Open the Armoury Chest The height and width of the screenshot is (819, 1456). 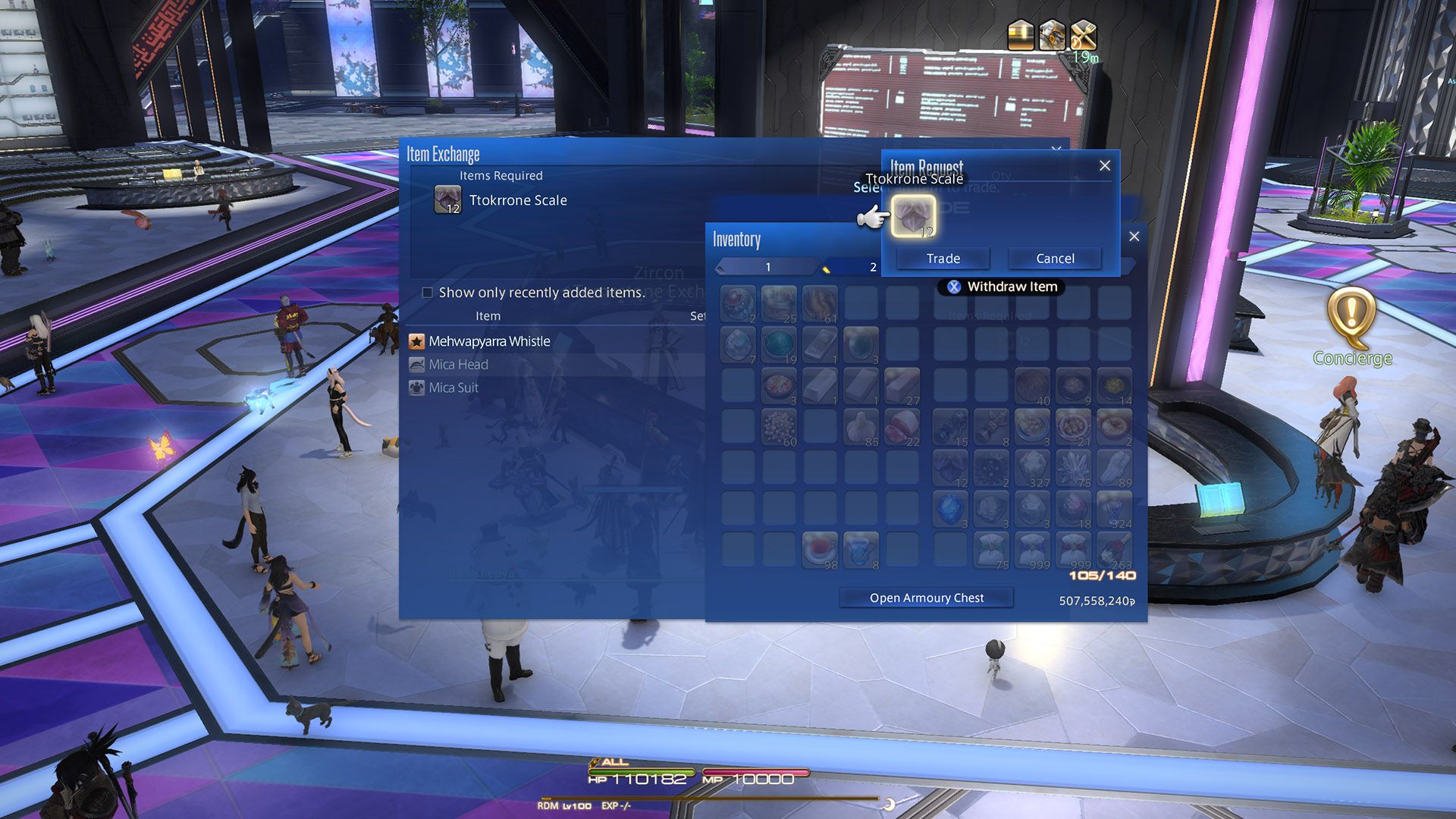click(926, 598)
